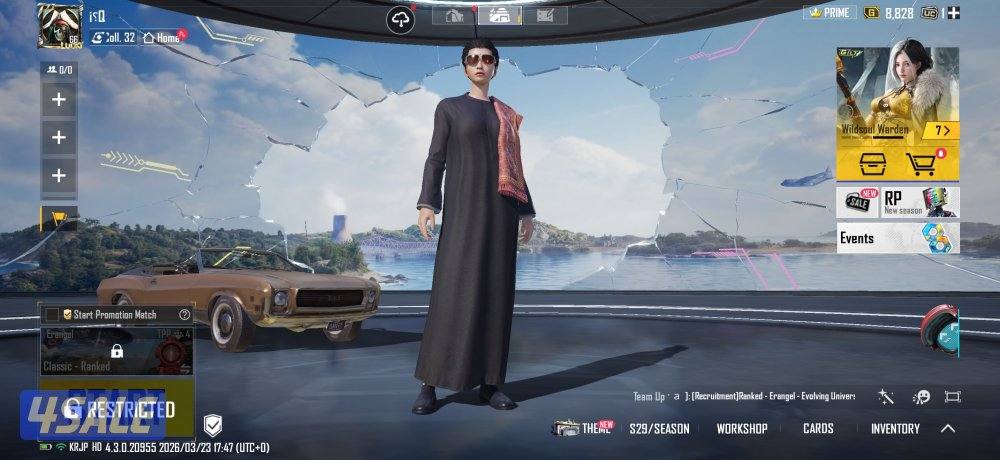Open the CARDS menu
This screenshot has height=460, width=1000.
(818, 428)
